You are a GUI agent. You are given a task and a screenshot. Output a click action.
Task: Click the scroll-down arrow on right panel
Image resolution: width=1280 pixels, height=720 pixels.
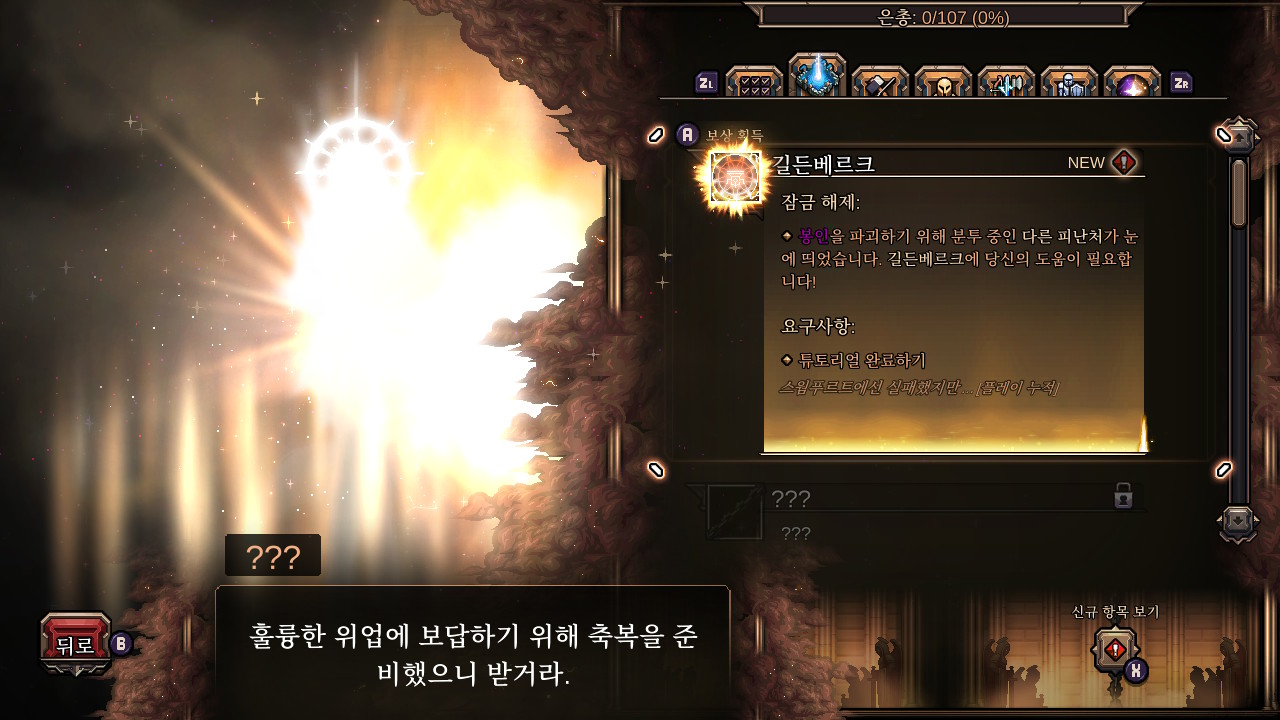point(1238,519)
